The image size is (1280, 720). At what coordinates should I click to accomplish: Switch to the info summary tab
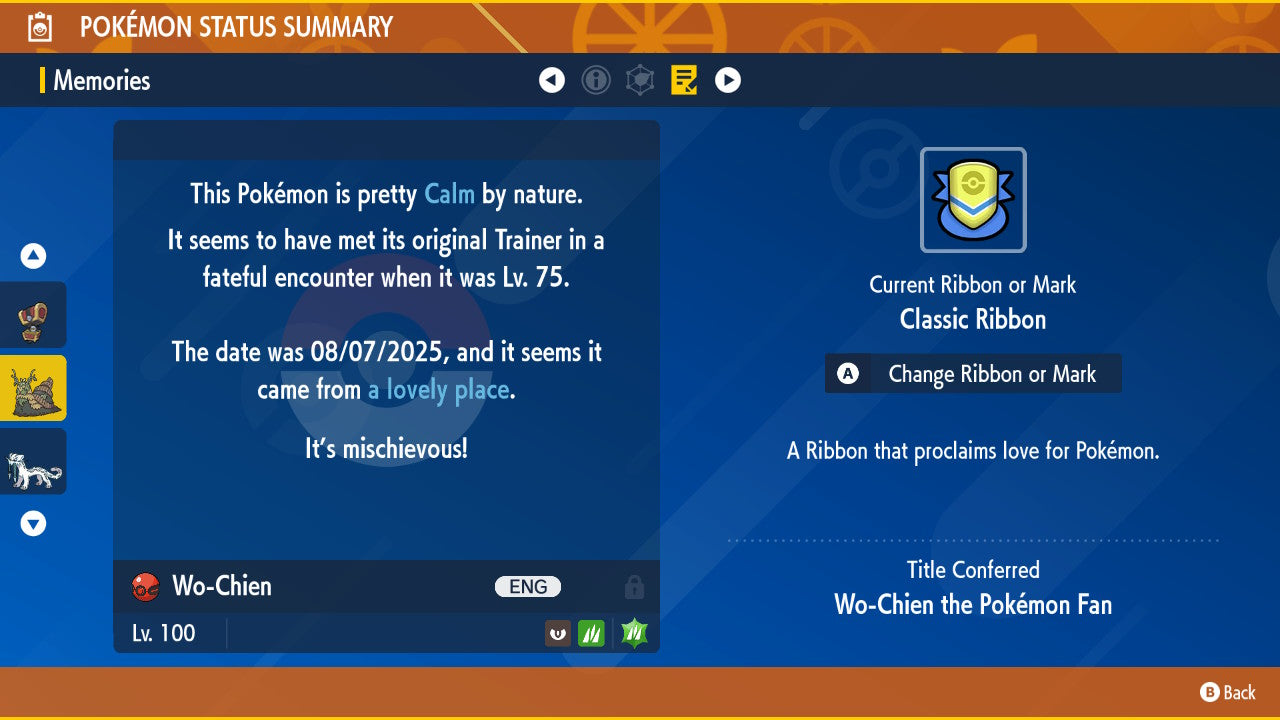coord(596,80)
